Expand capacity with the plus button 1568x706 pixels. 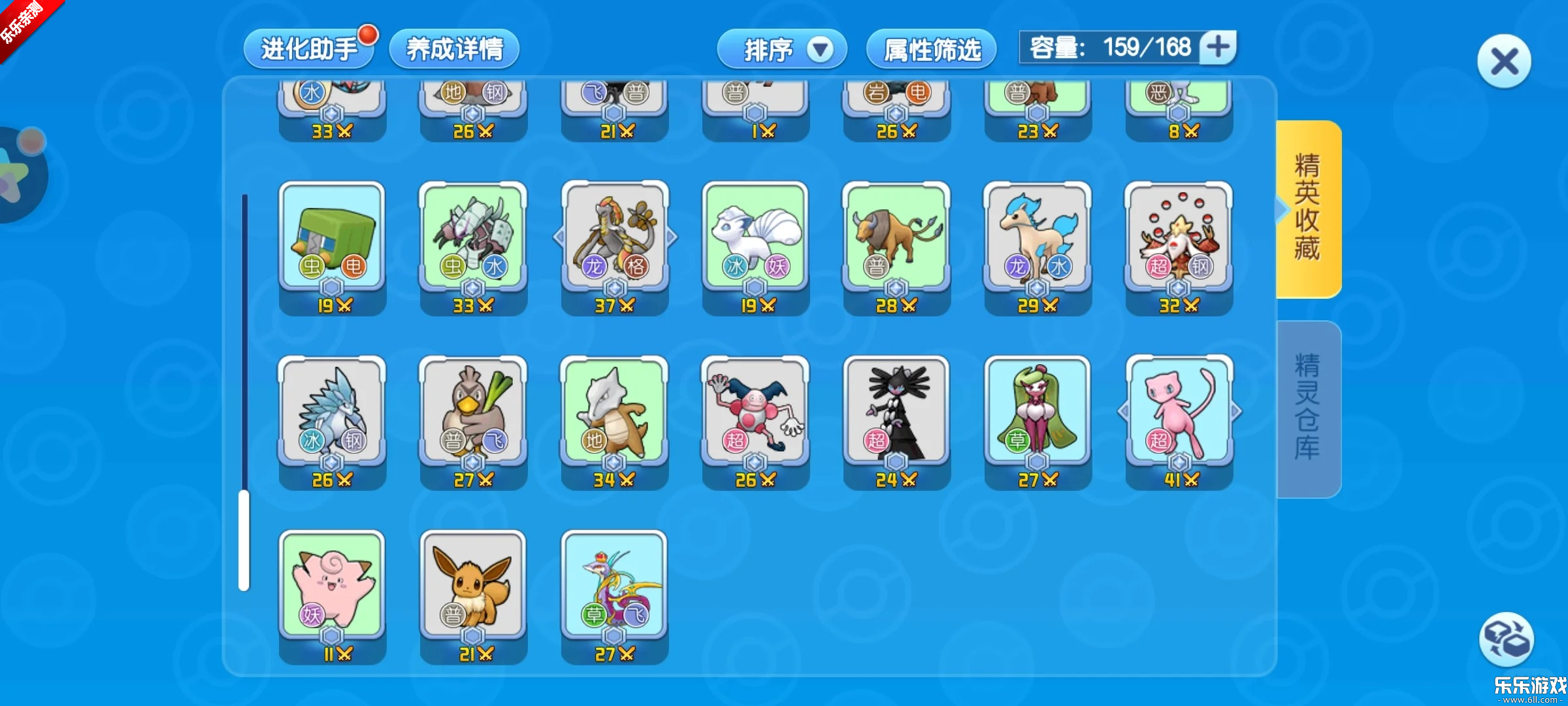[x=1218, y=47]
